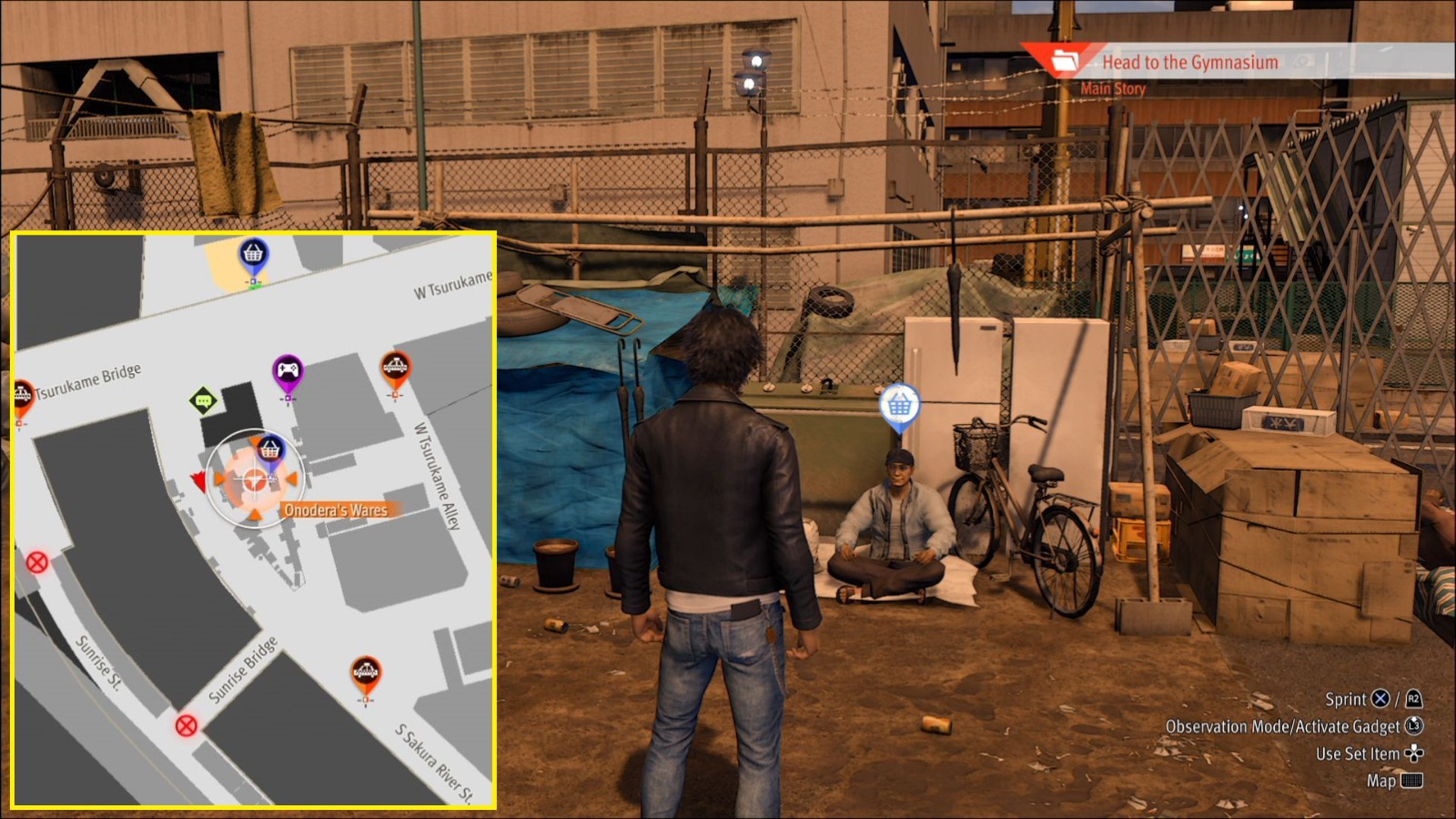The height and width of the screenshot is (819, 1456).
Task: Click the Map text prompt at bottom right
Action: 1383,781
